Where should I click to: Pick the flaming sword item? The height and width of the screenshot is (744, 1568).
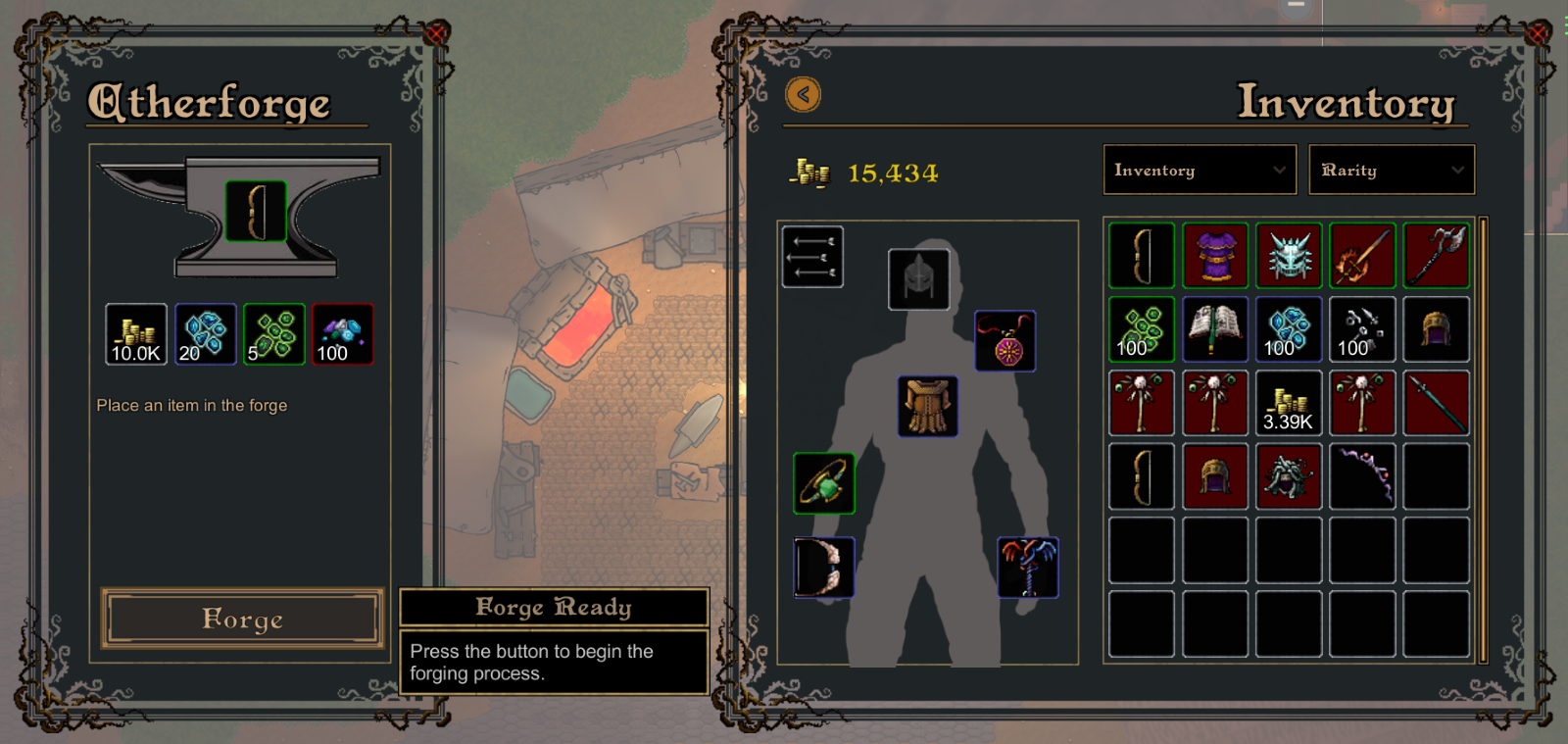1362,256
